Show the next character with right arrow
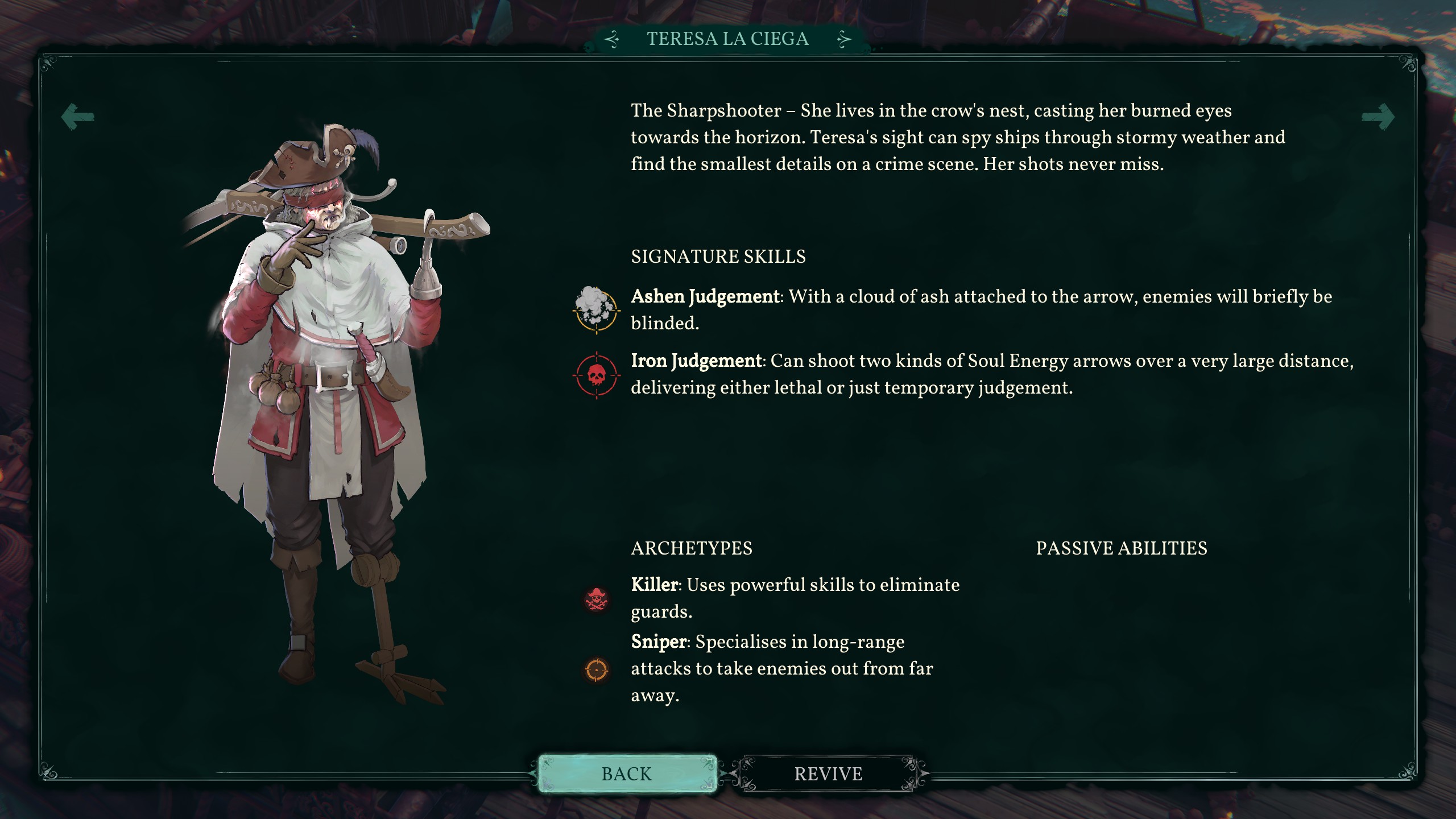The image size is (1456, 819). click(1378, 117)
